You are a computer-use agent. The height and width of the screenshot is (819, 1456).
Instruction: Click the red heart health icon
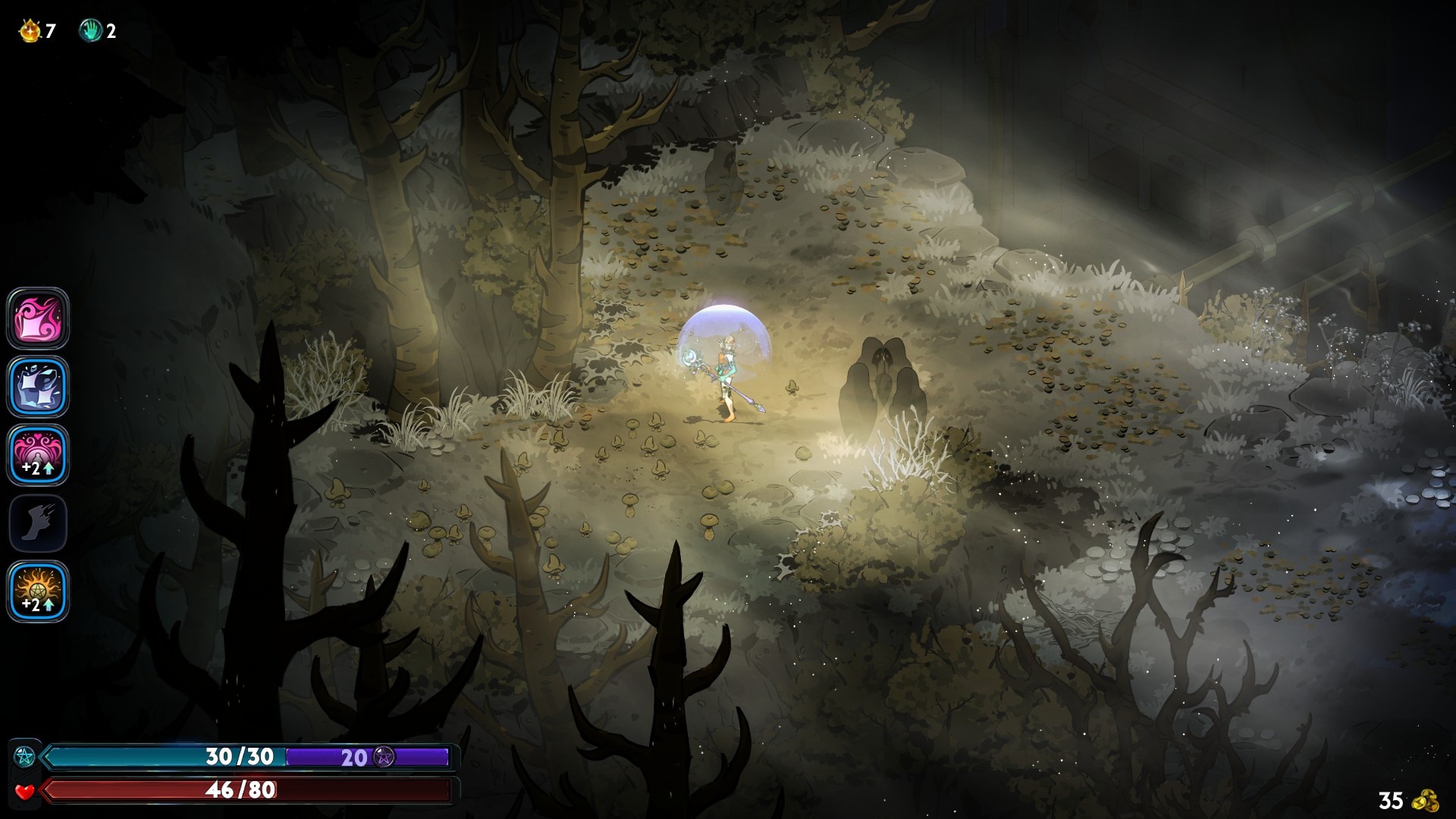[25, 791]
